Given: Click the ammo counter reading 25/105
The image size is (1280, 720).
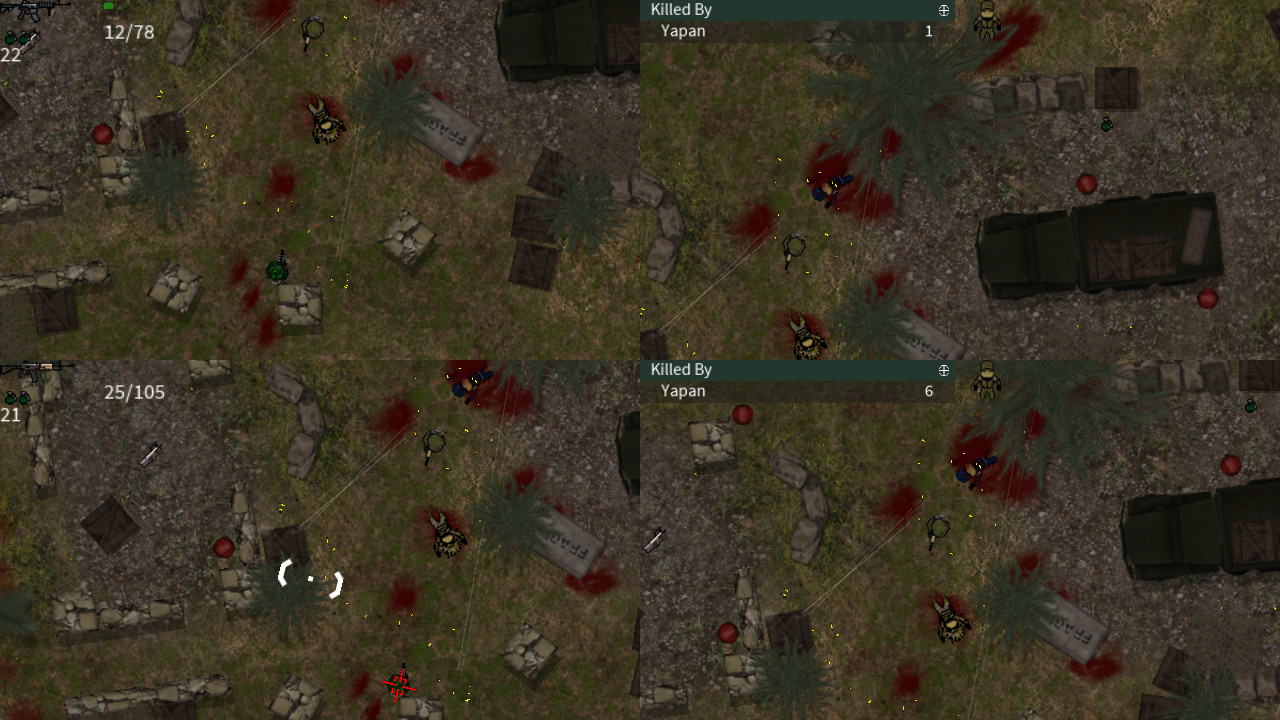Looking at the screenshot, I should [134, 392].
